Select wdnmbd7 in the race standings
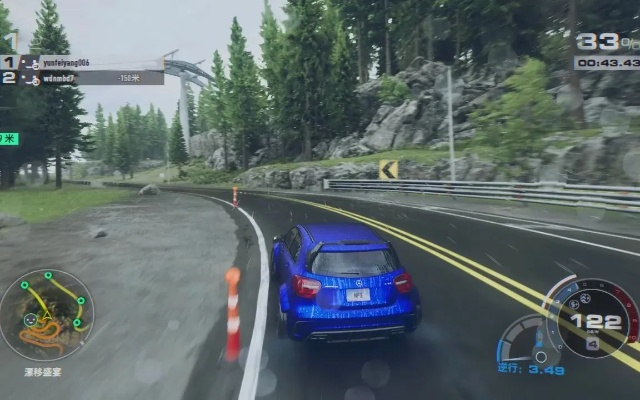Screen dimensions: 640x400 60,77
